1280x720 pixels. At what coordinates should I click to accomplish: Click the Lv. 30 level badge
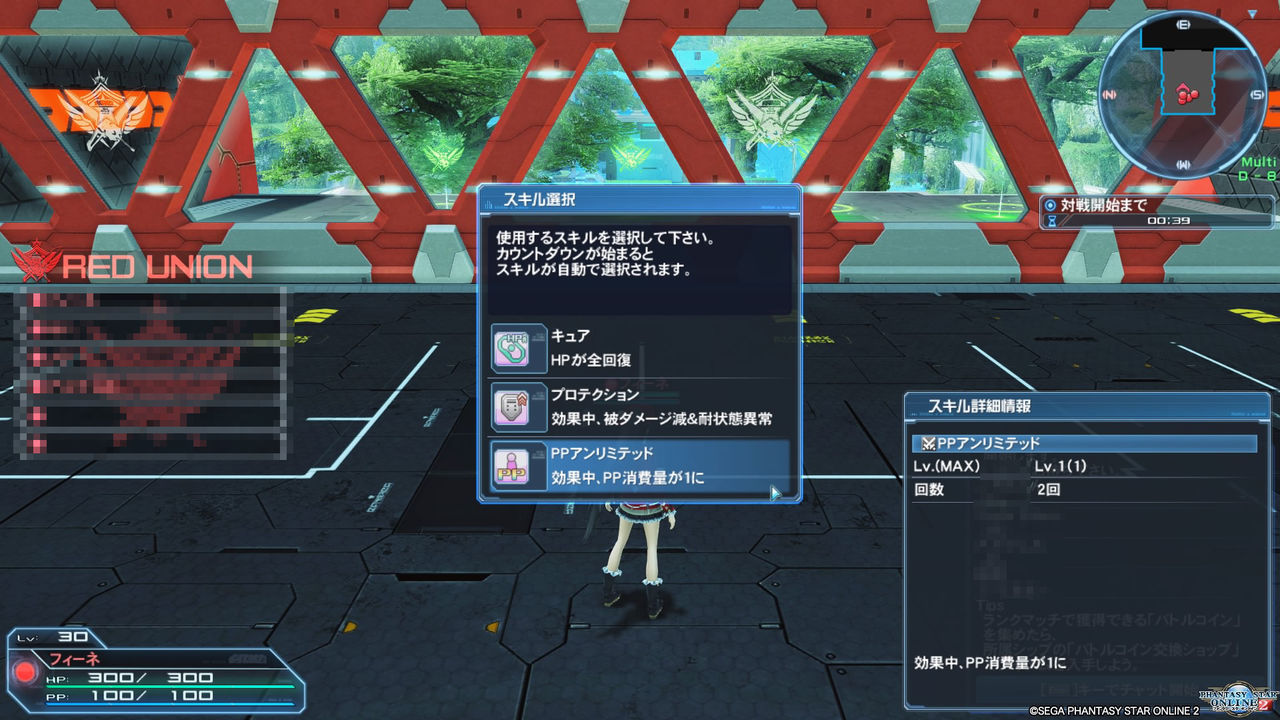(x=60, y=636)
